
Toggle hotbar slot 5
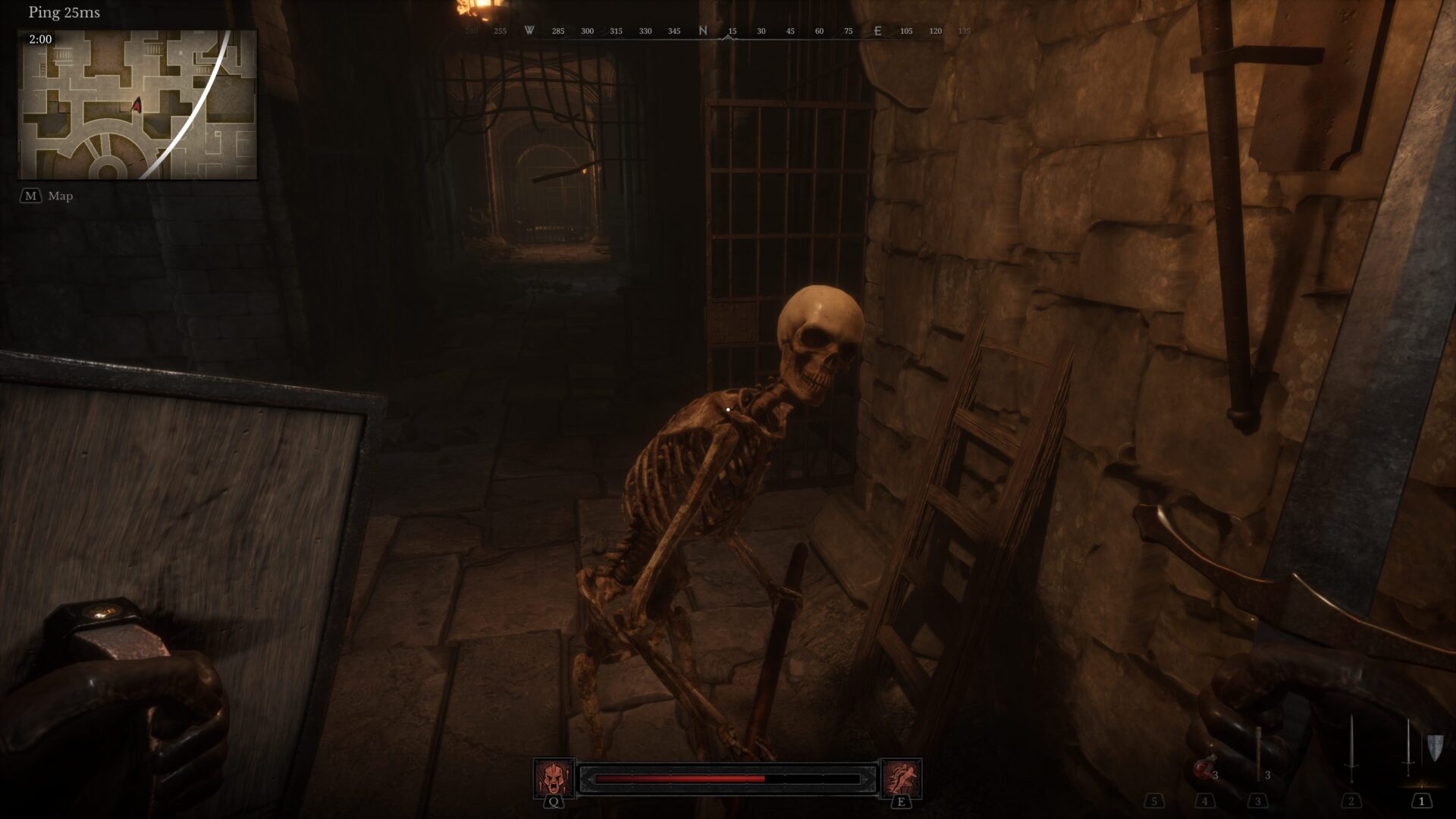[x=1156, y=801]
